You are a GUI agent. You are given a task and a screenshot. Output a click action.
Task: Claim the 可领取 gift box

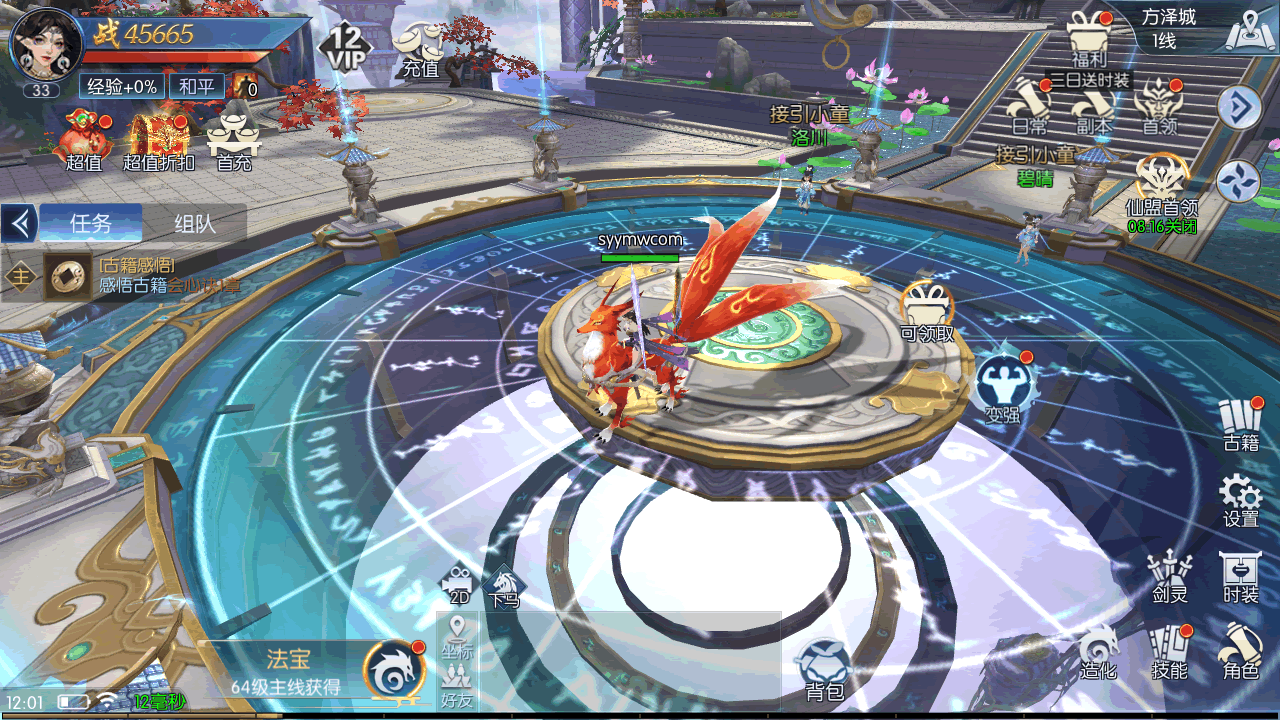(x=927, y=310)
